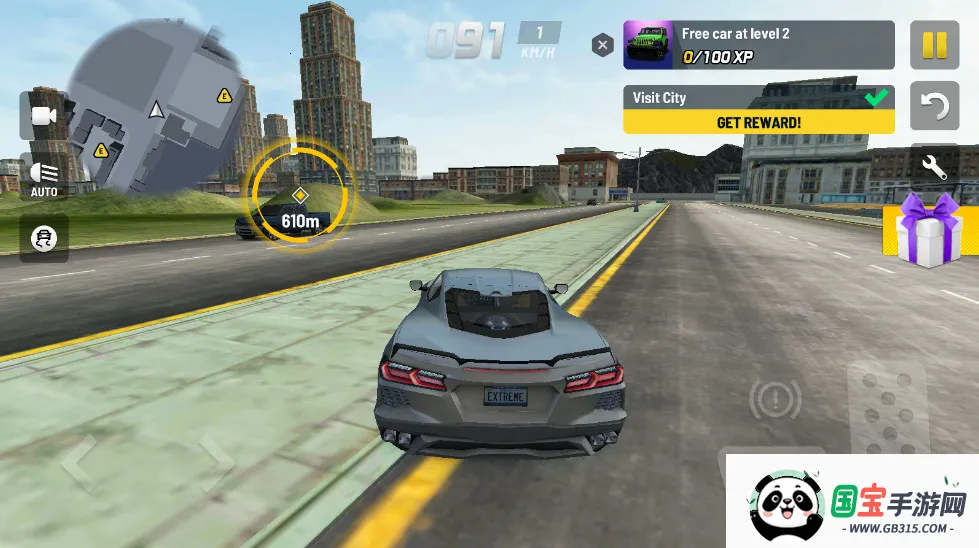Pause the game with the yellow button
Screen dimensions: 979x548
[934, 46]
